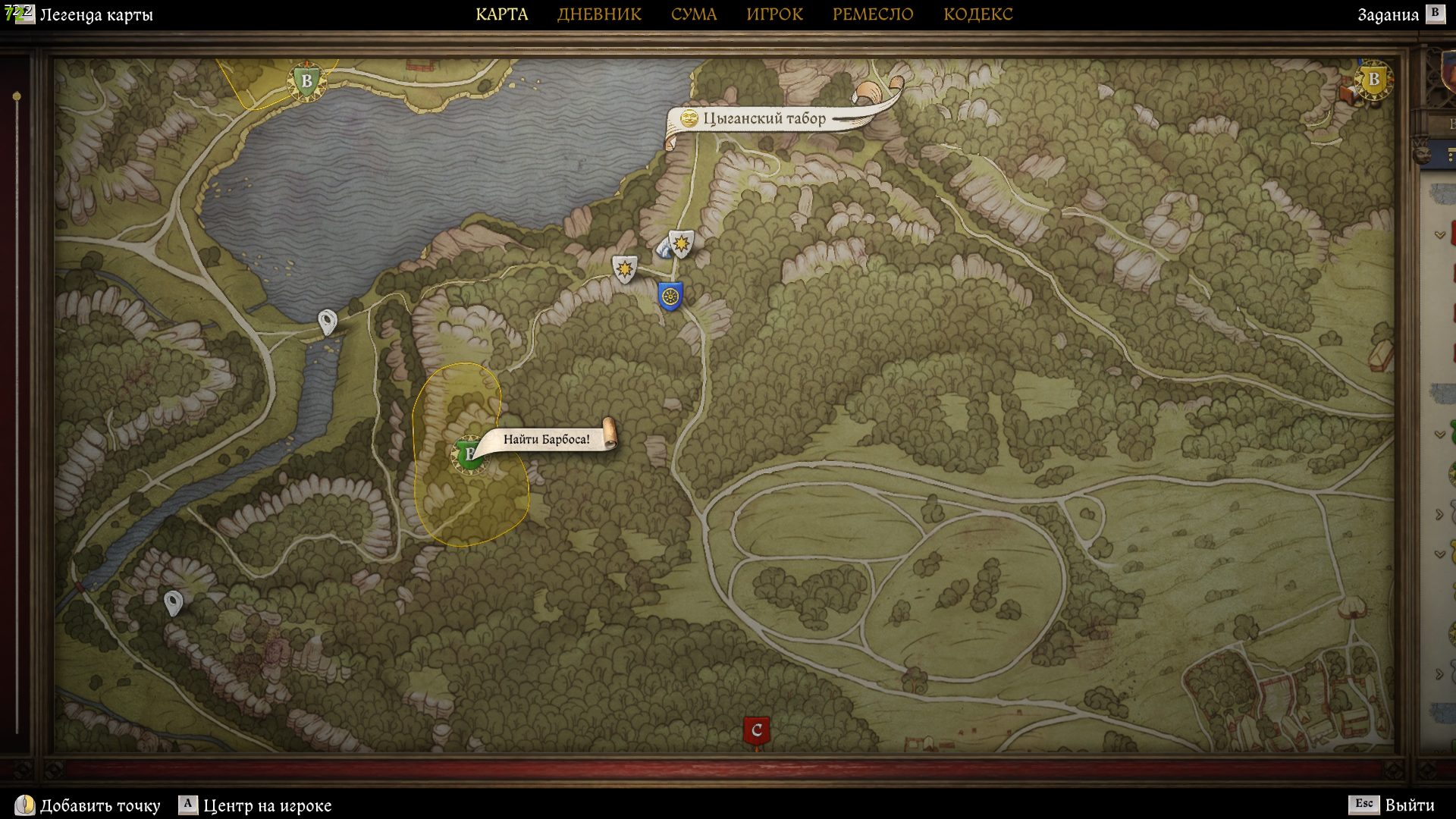This screenshot has height=819, width=1456.
Task: Open the ДНЕВНИК tab
Action: (599, 14)
